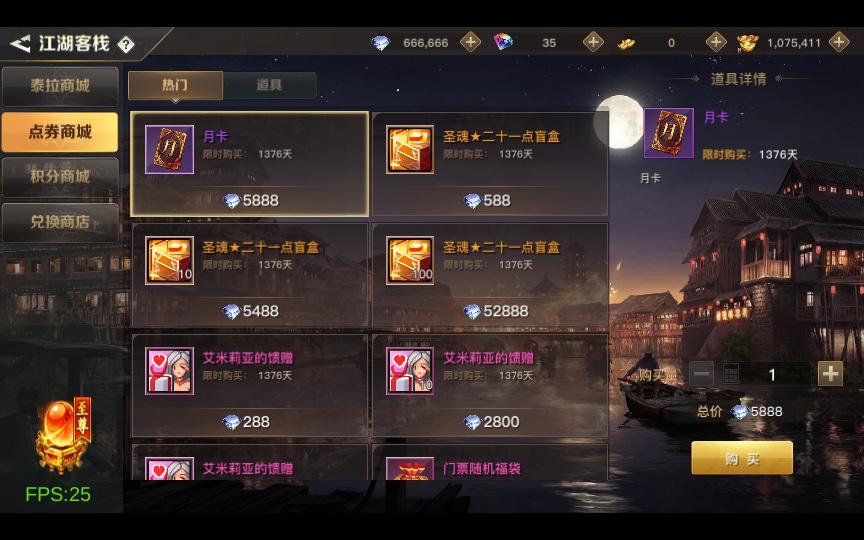Select the 热门 tab
Image resolution: width=864 pixels, height=540 pixels.
pyautogui.click(x=175, y=85)
